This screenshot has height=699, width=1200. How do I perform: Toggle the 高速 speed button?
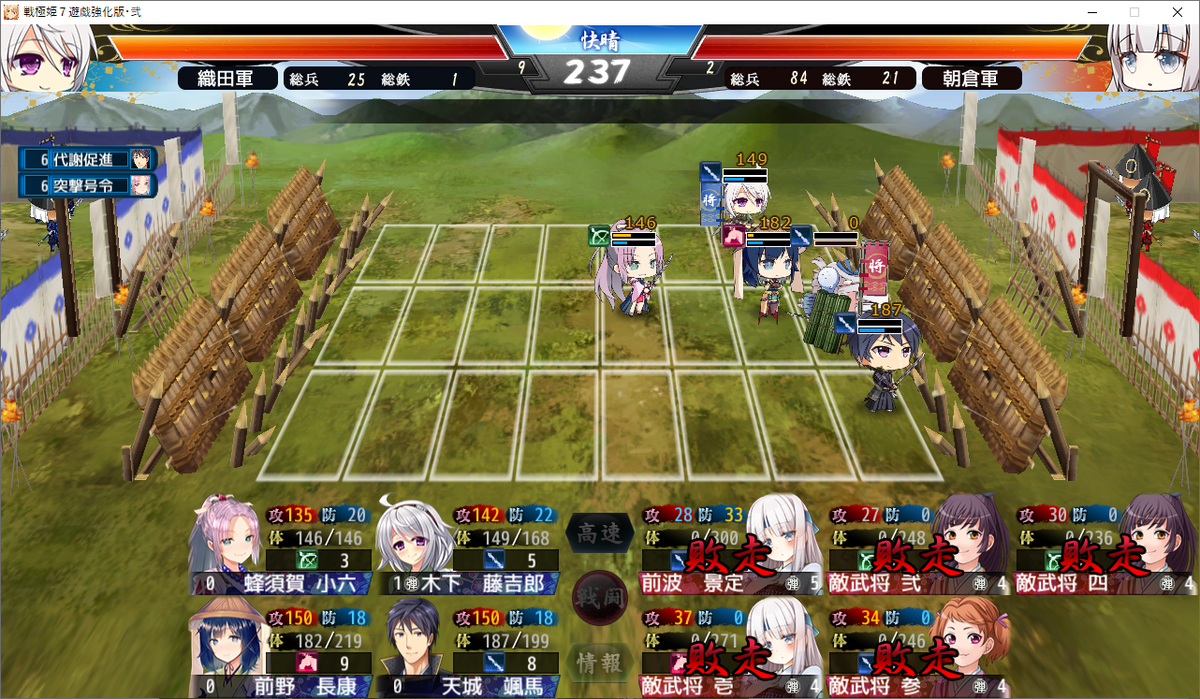[x=600, y=535]
